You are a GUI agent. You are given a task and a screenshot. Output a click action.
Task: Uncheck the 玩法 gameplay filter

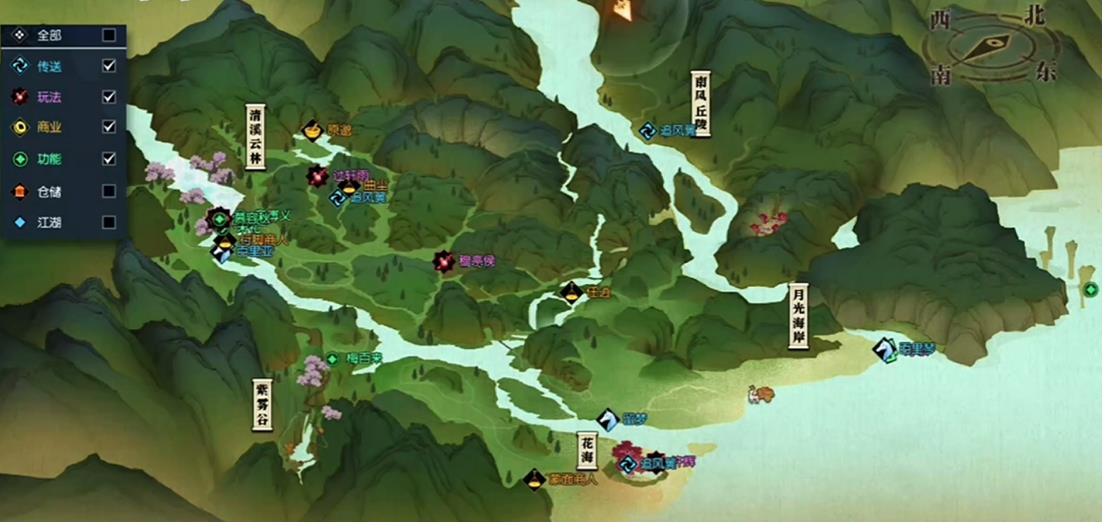point(109,97)
